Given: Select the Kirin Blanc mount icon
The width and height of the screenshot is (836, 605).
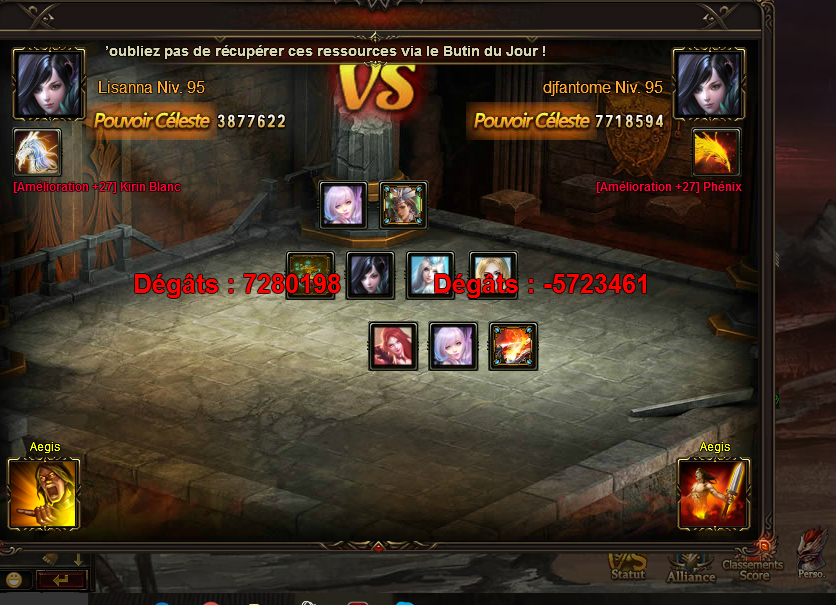Looking at the screenshot, I should tap(38, 153).
